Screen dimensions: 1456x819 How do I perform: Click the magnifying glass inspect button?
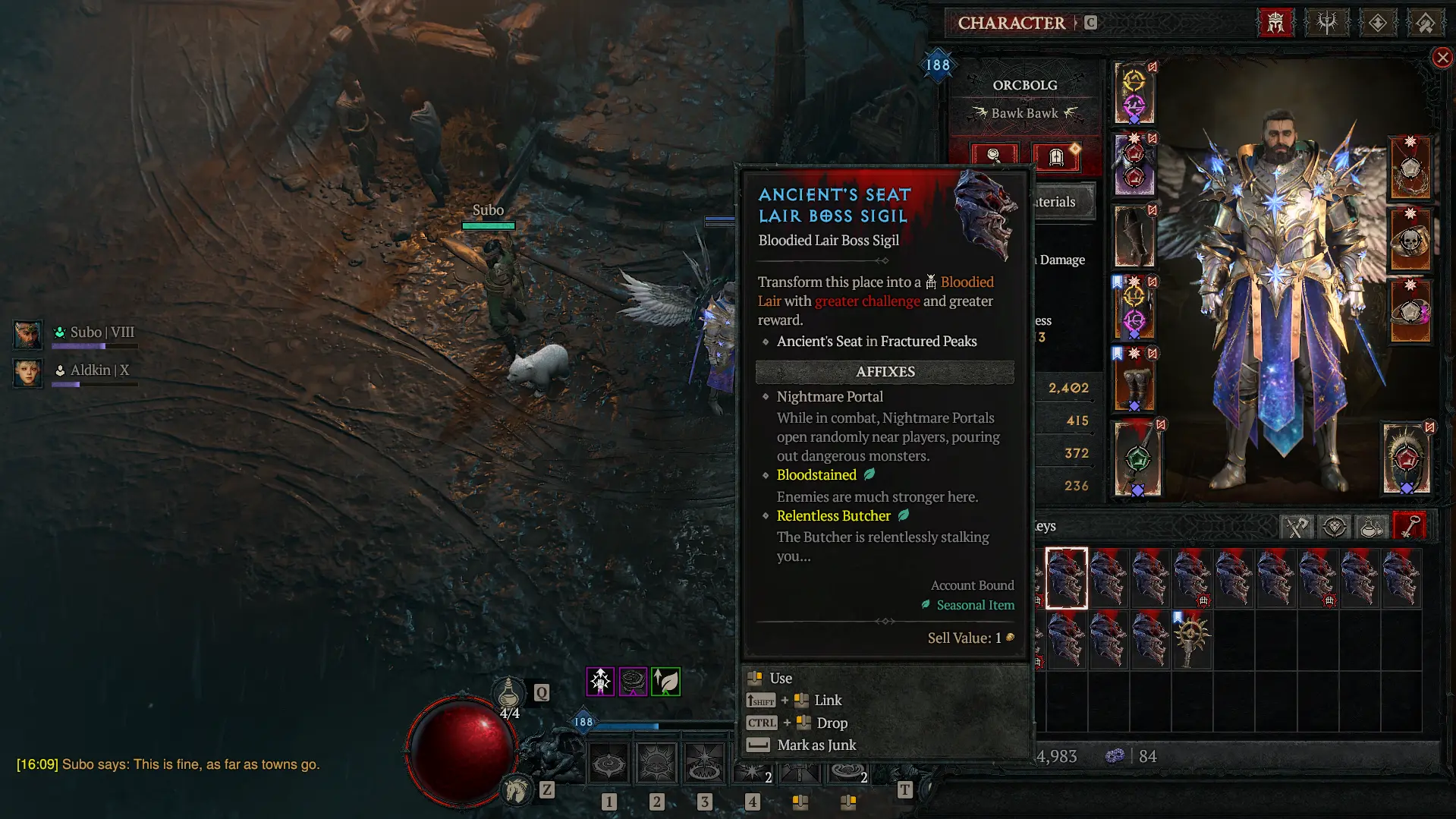993,156
